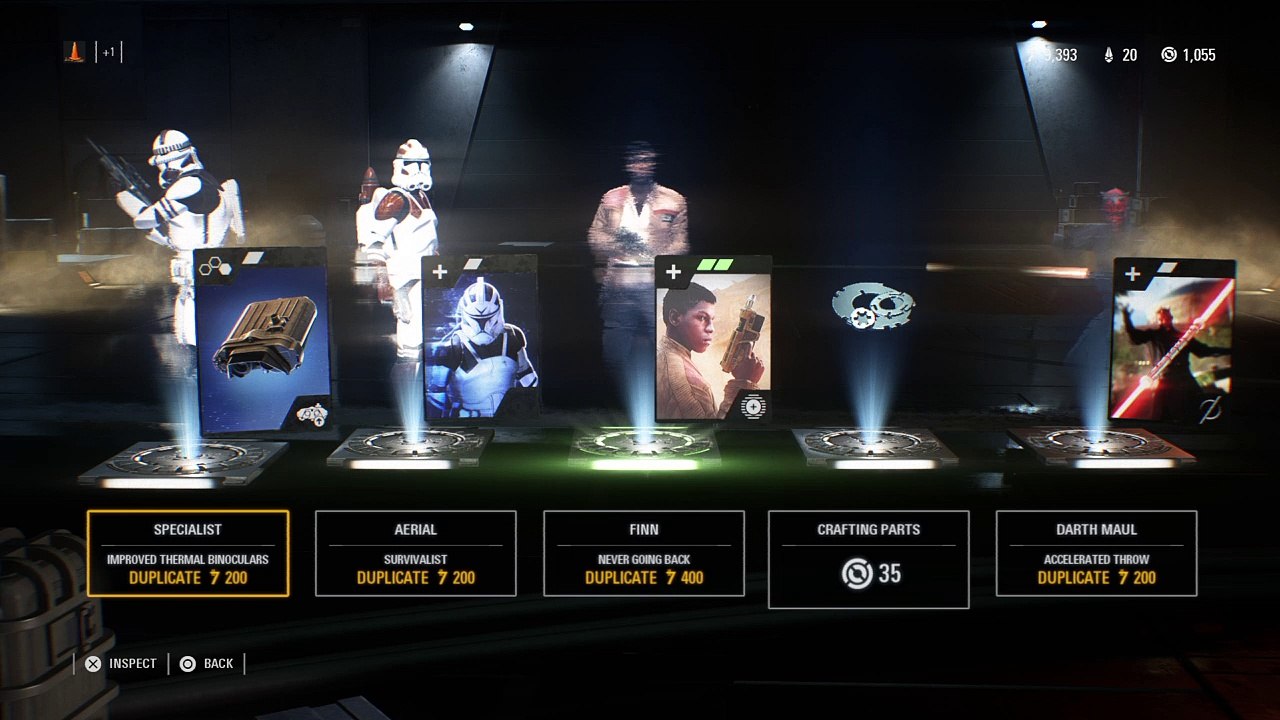Open the Finn portrait star card
This screenshot has height=720, width=1280.
click(x=713, y=338)
